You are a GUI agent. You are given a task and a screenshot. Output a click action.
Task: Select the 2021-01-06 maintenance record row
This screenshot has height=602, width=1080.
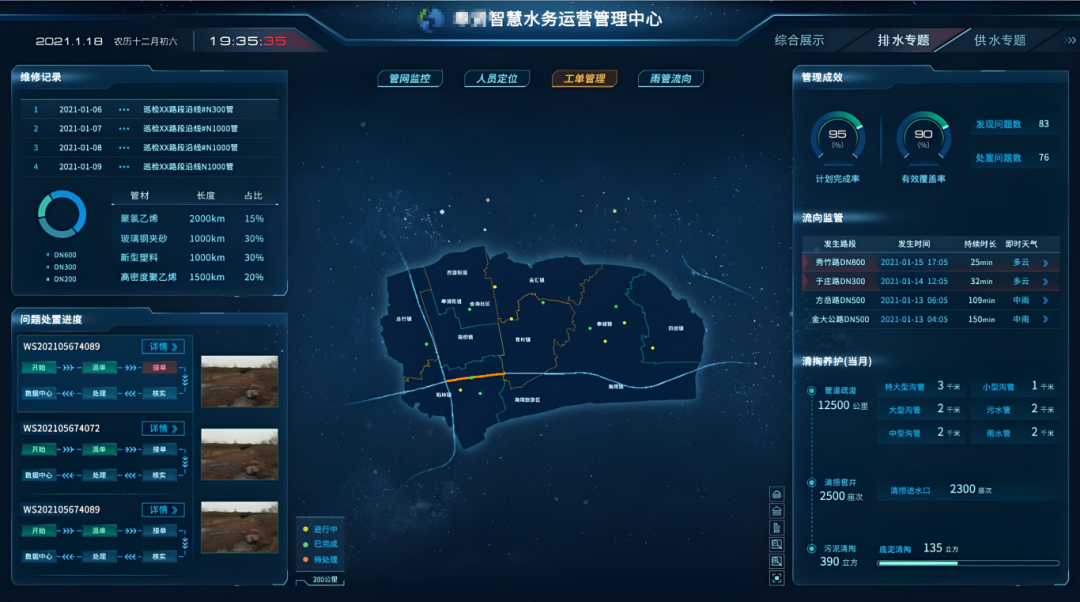150,110
